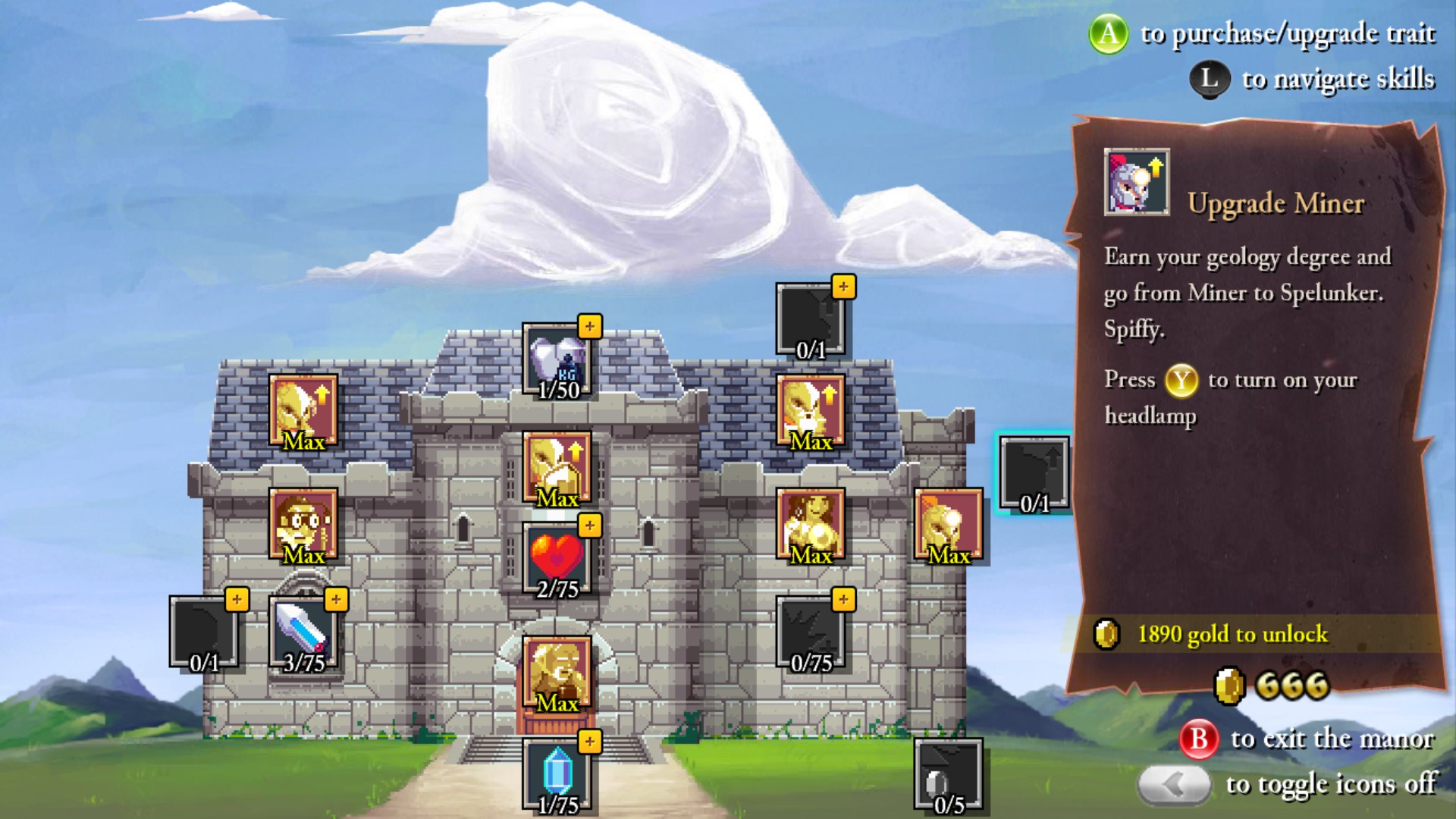The height and width of the screenshot is (819, 1456).
Task: Select the locked 0/1 trait beside the sword
Action: 204,634
